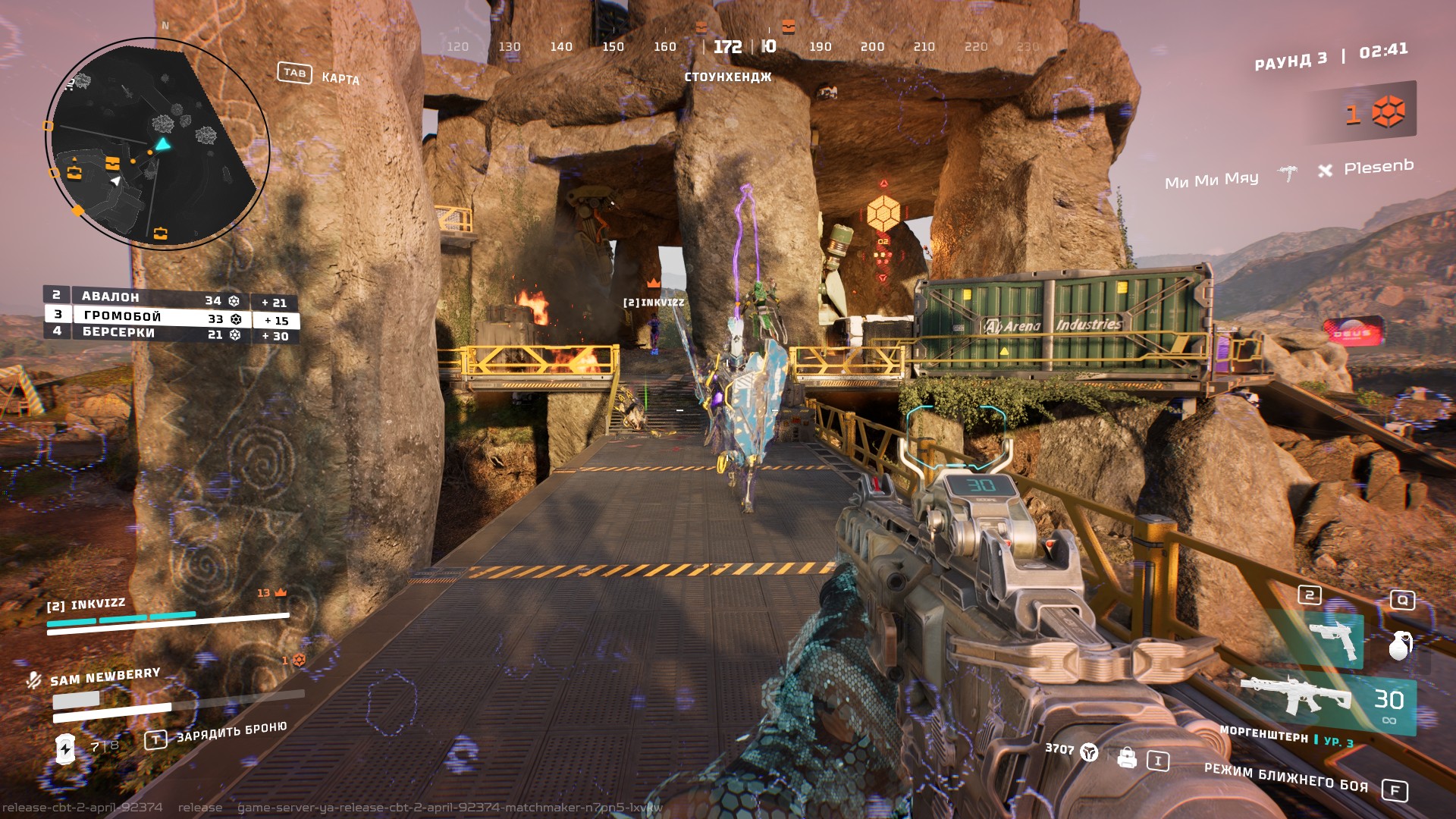Click the armor battery charge icon

pos(66,749)
